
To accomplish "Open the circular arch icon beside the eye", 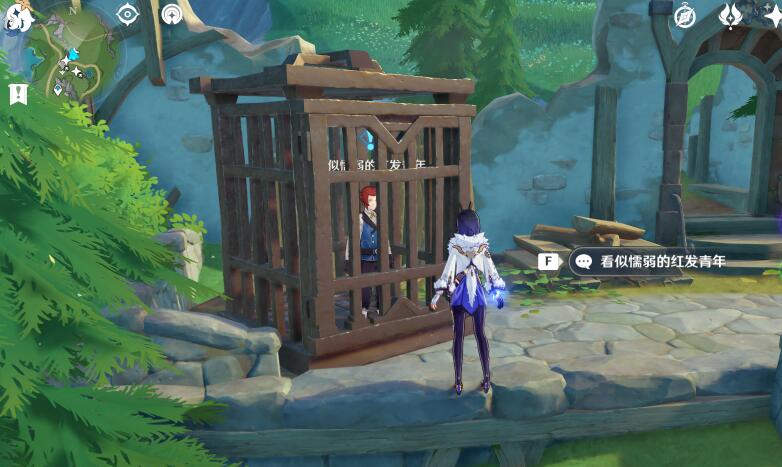I will [x=172, y=14].
